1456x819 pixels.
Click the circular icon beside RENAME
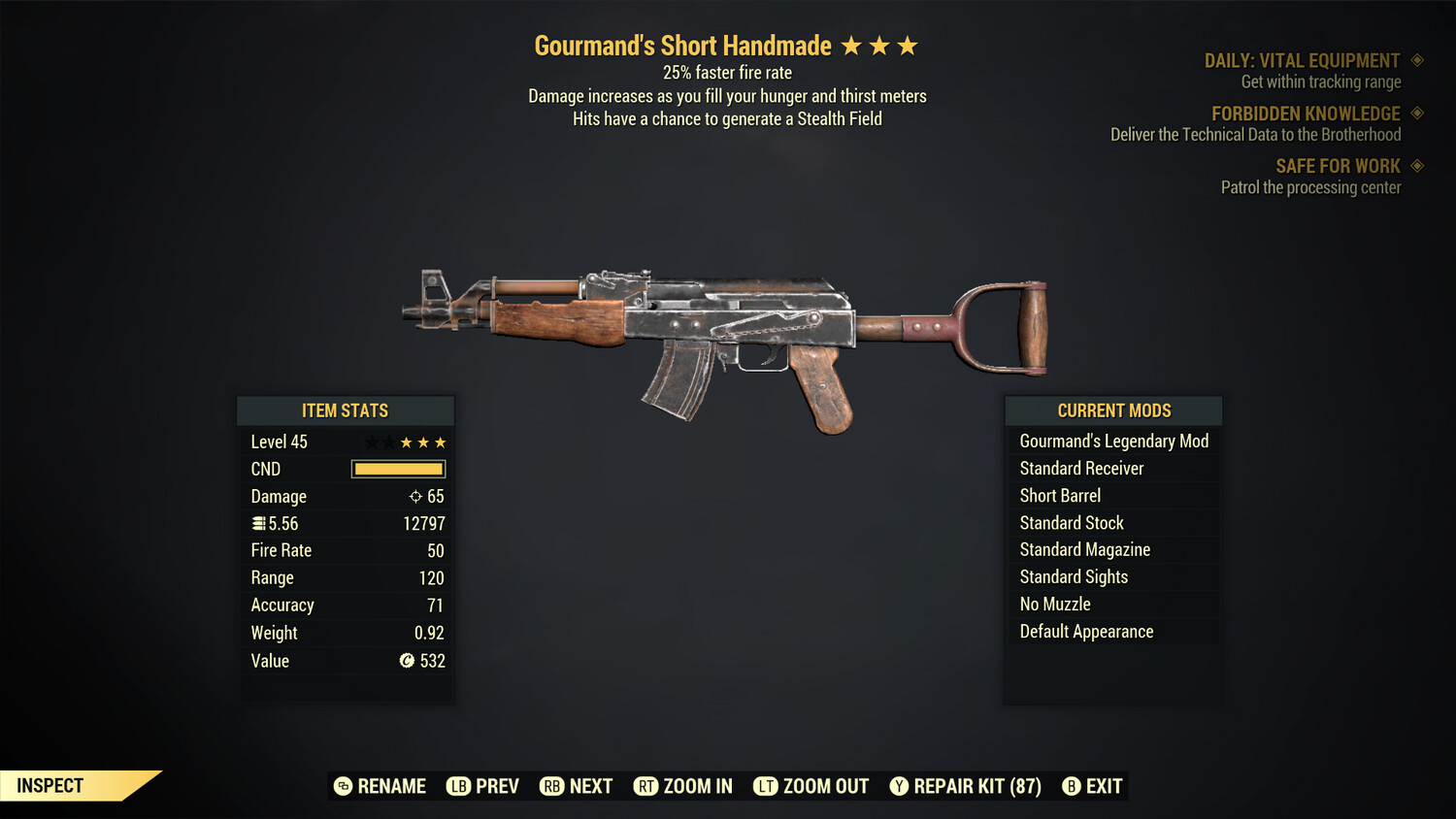[x=342, y=786]
